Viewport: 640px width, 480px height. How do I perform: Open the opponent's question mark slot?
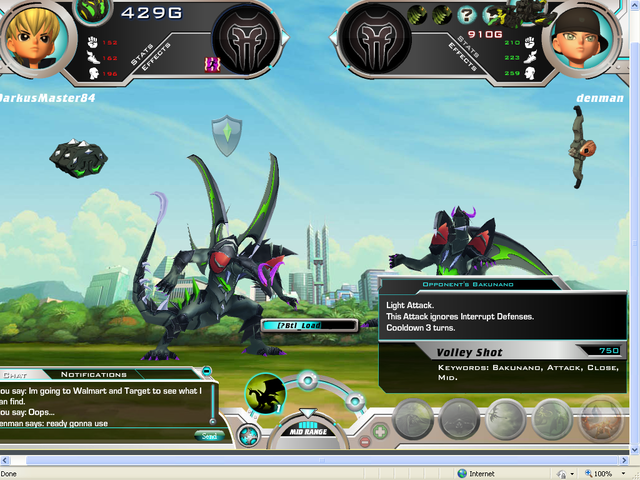(466, 15)
